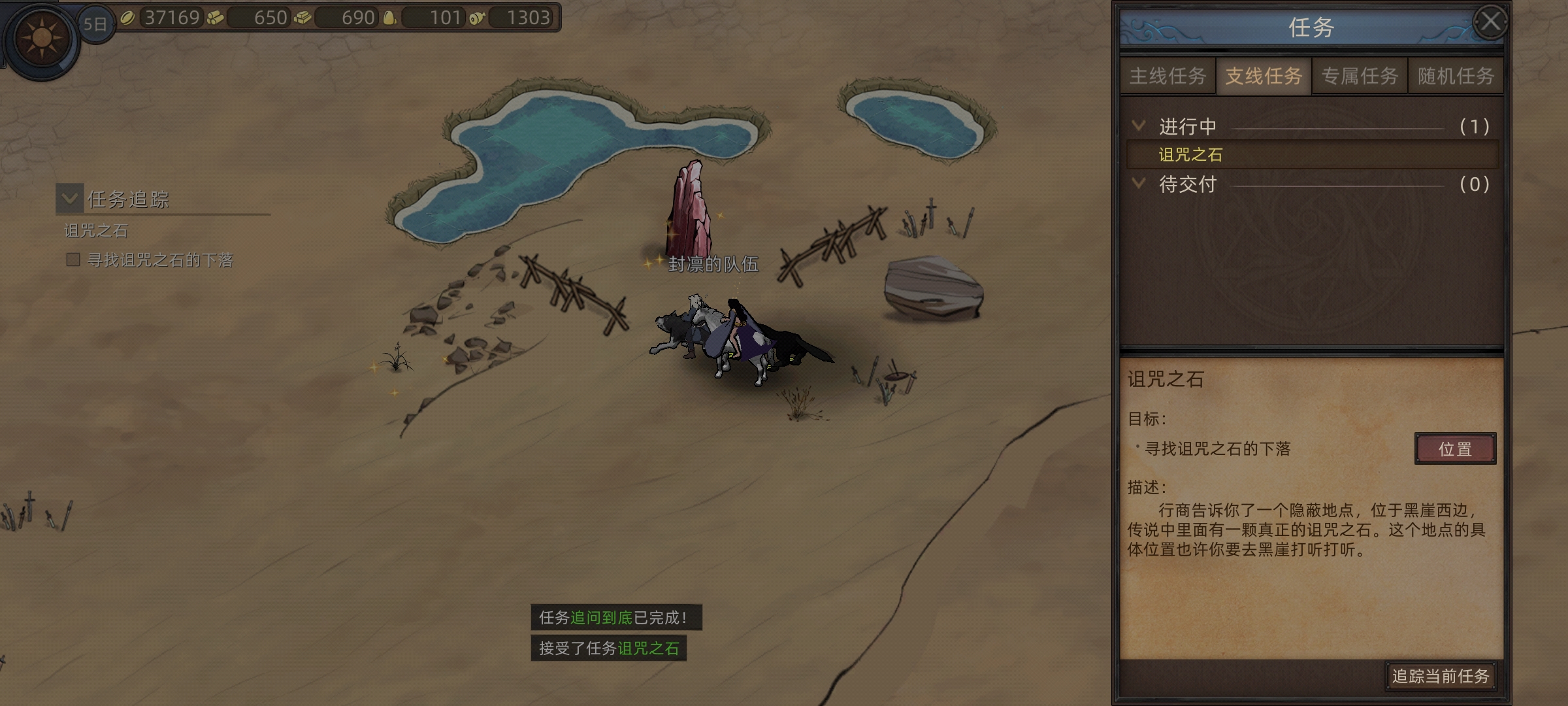Collapse the 任务追踪 tracker

tap(70, 199)
